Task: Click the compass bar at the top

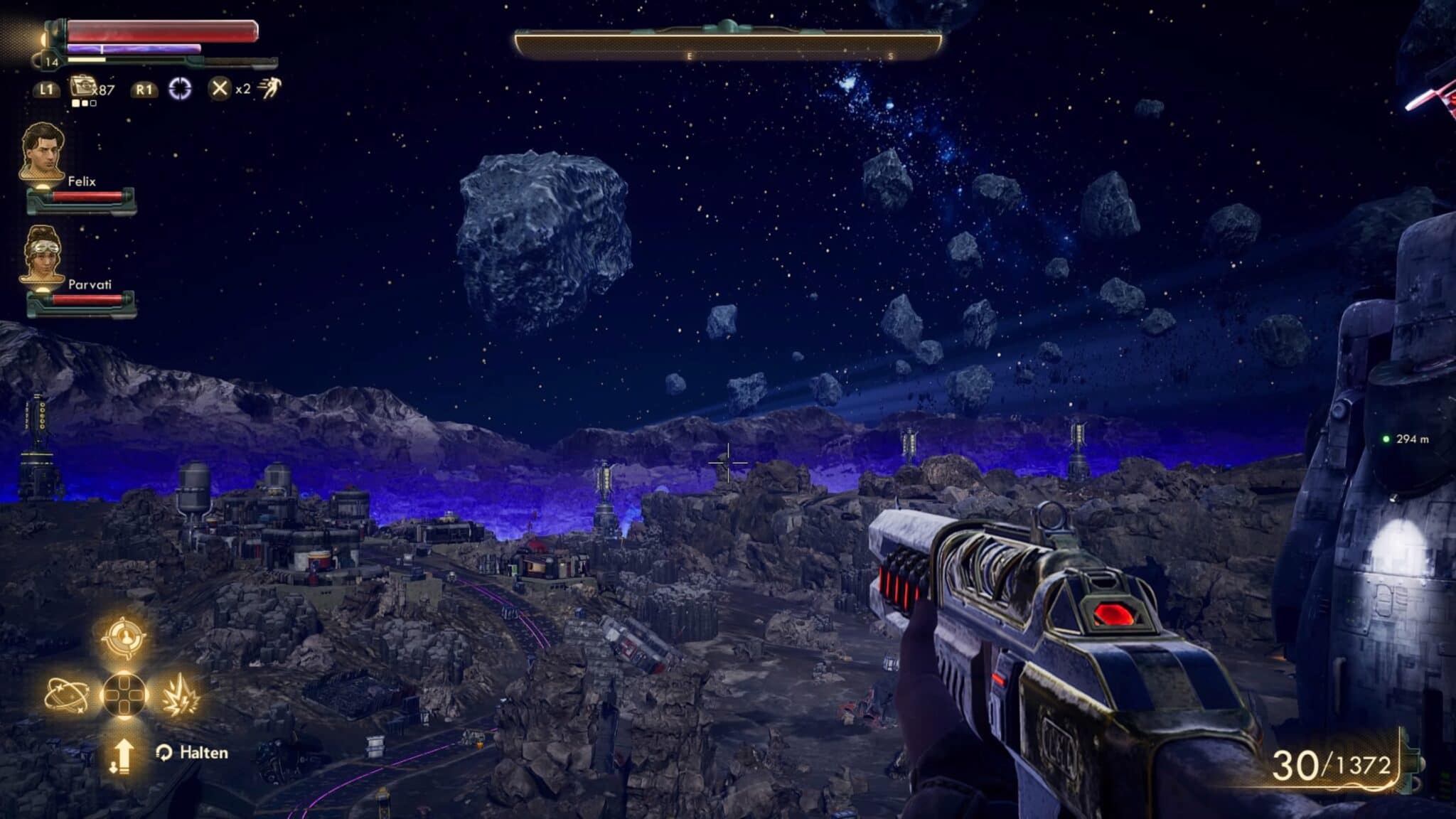Action: pos(727,45)
